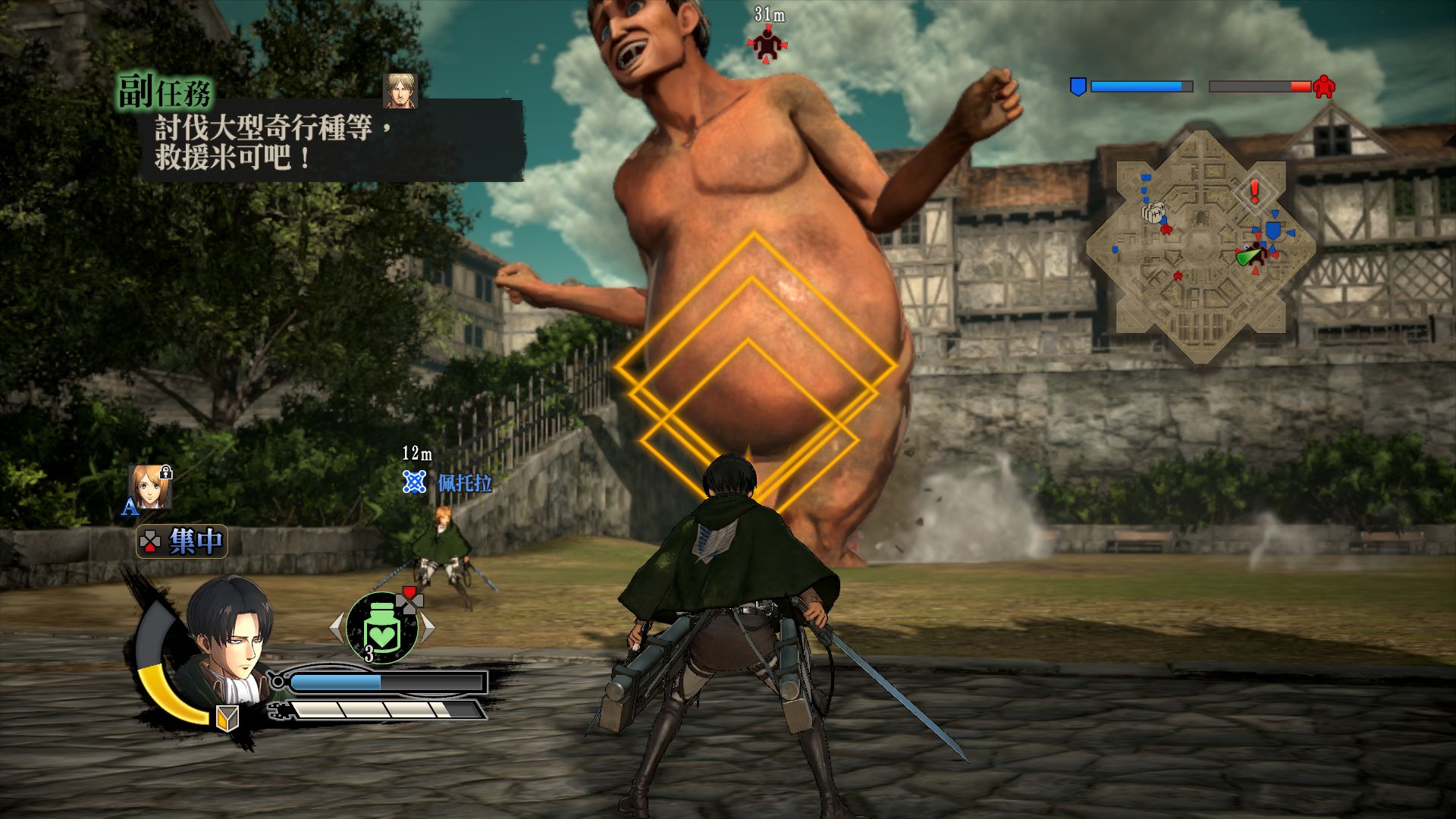Click the 佩托拉 ally name marker
This screenshot has height=819, width=1456.
point(464,482)
